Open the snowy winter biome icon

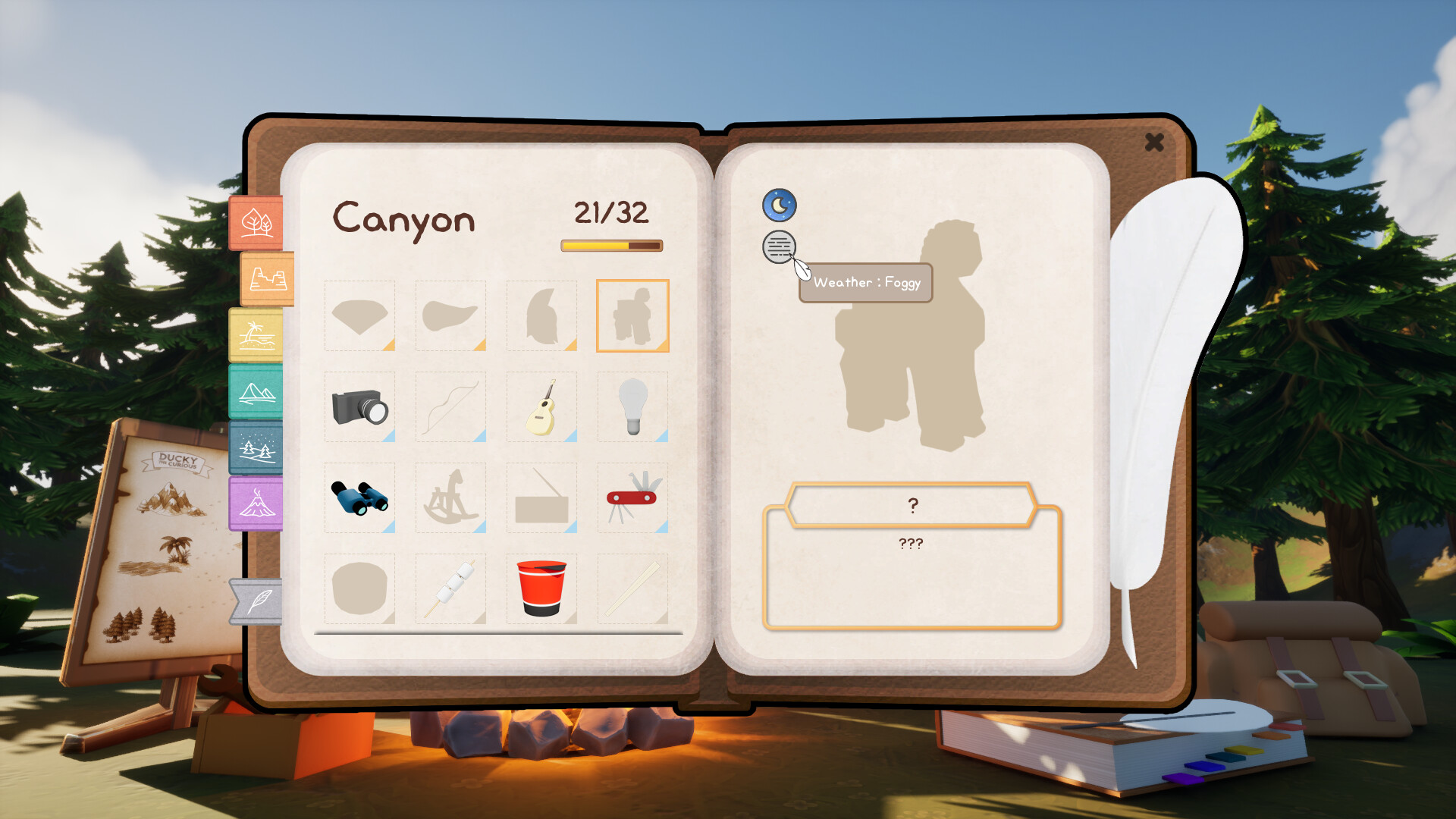(x=256, y=448)
